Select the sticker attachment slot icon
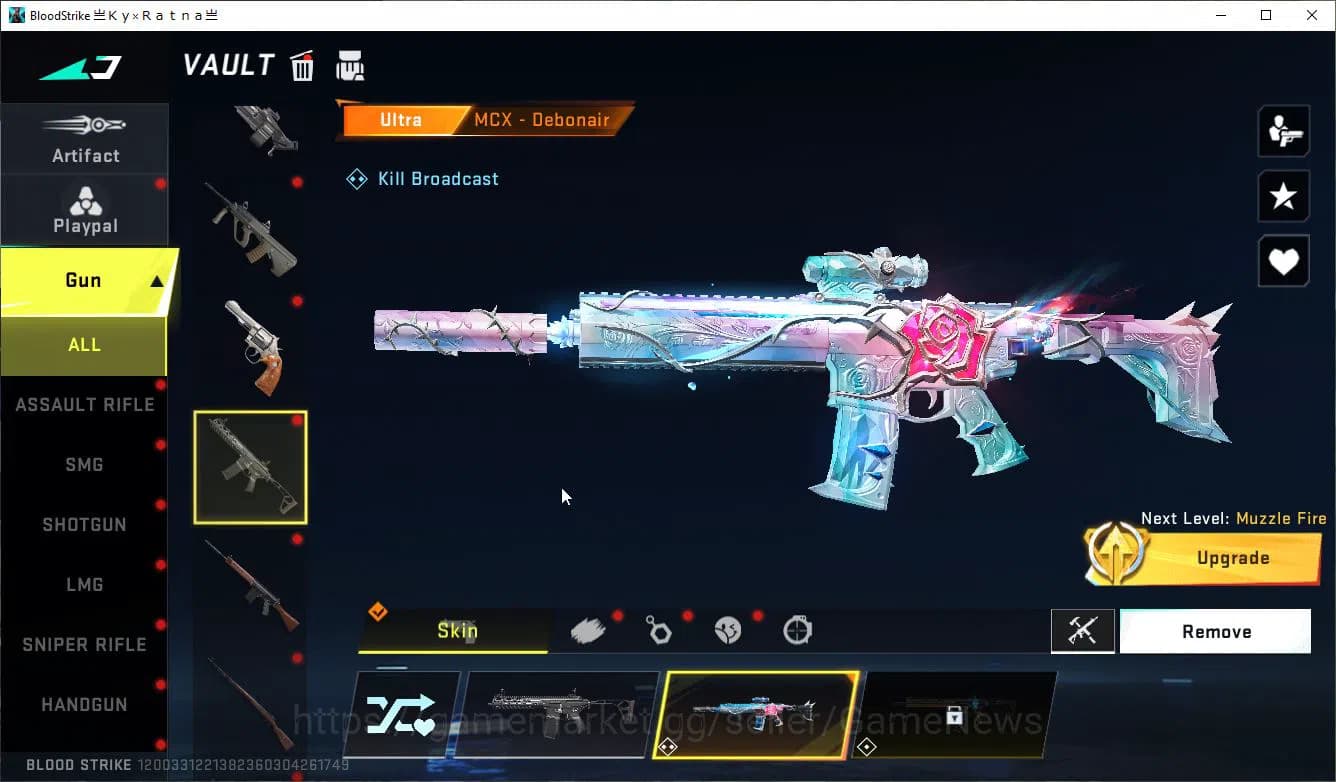The width and height of the screenshot is (1336, 782). (727, 630)
